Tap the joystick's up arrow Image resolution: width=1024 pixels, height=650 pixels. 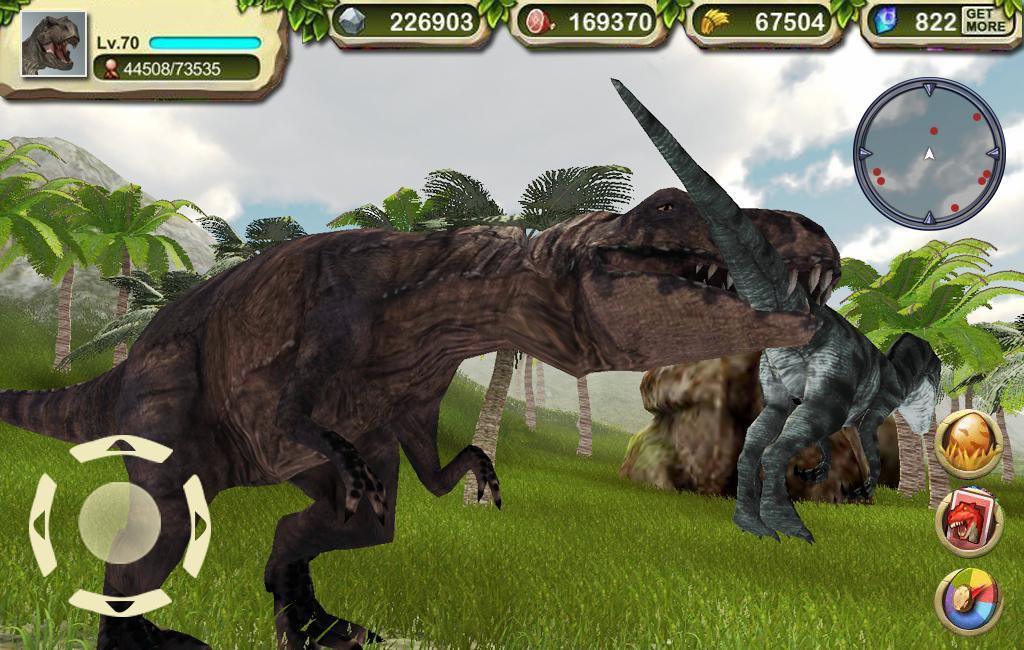[x=120, y=448]
